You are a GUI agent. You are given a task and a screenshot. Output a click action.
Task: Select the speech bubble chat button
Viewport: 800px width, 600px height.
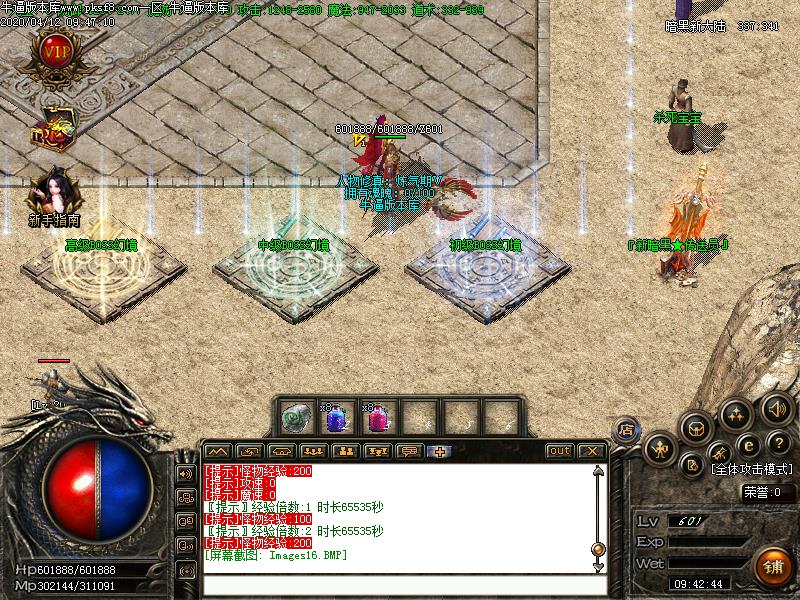pos(408,451)
